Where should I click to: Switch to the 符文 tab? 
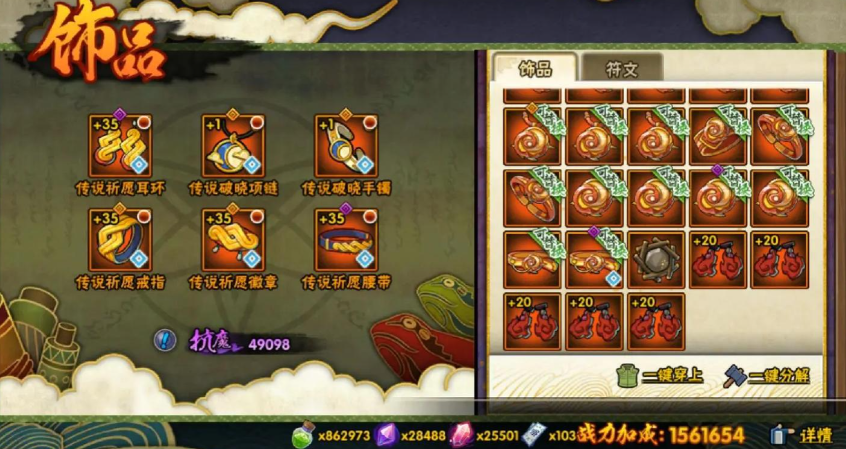click(621, 68)
